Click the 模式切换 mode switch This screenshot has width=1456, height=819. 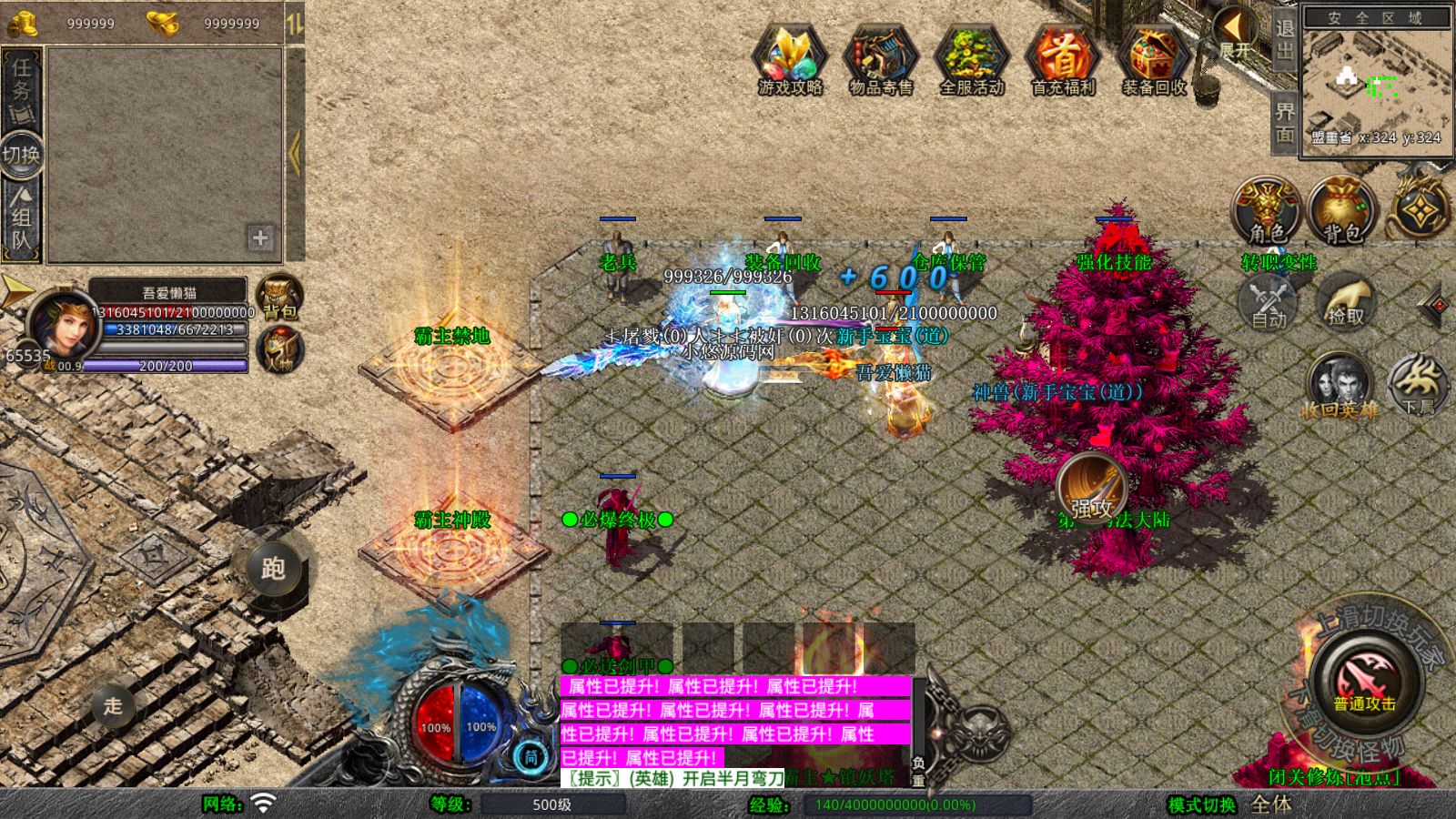pyautogui.click(x=1202, y=804)
